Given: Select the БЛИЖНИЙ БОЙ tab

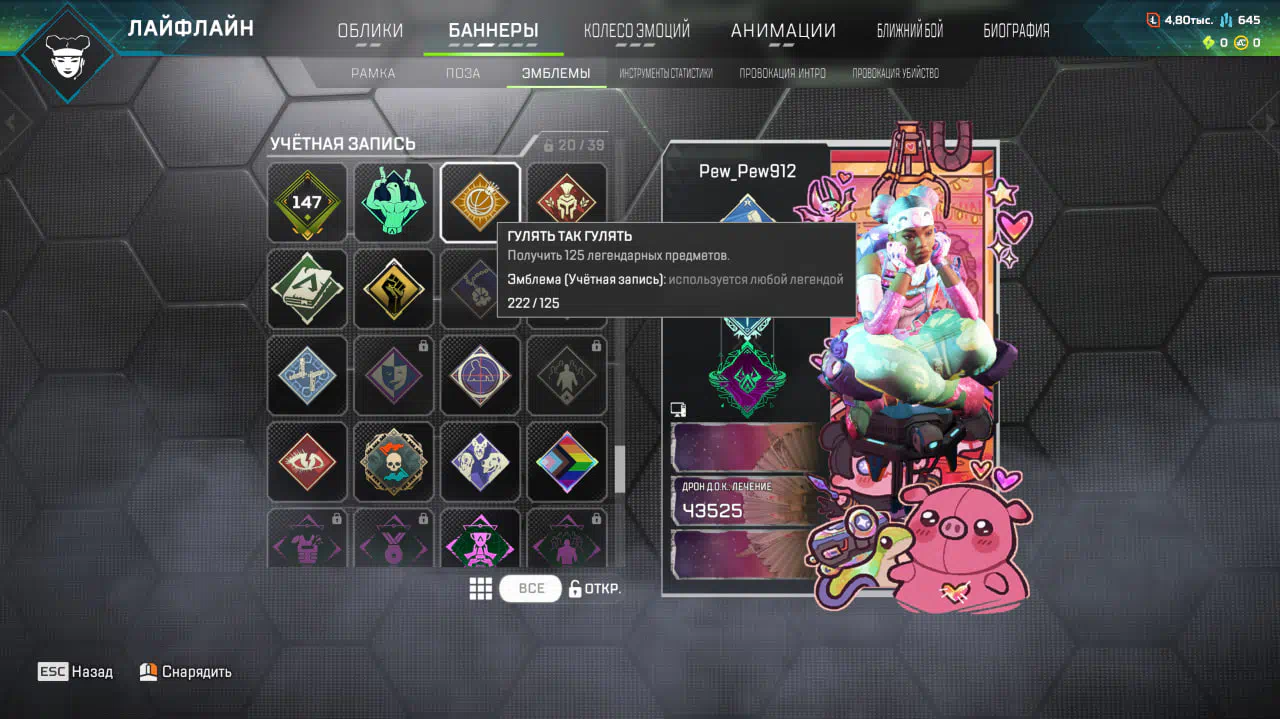Looking at the screenshot, I should (909, 31).
